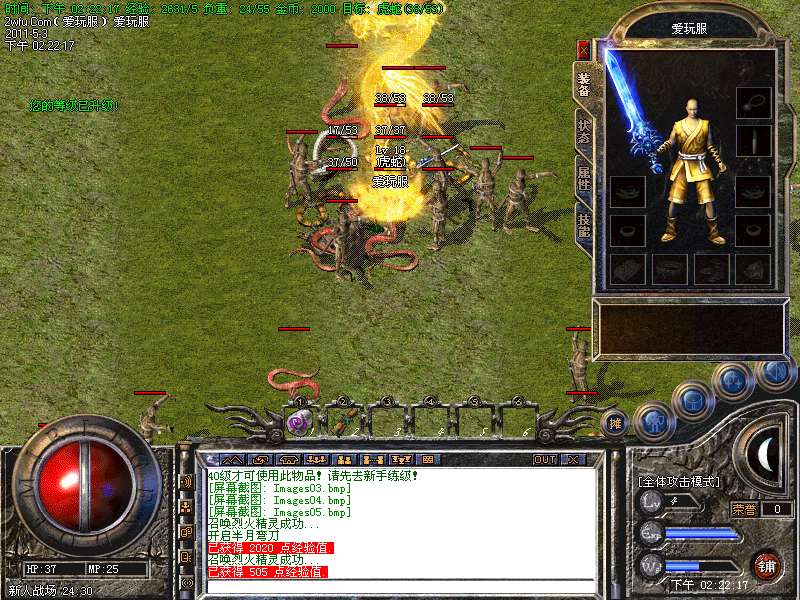Use the item in belt slot 2
800x600 pixels.
[342, 421]
